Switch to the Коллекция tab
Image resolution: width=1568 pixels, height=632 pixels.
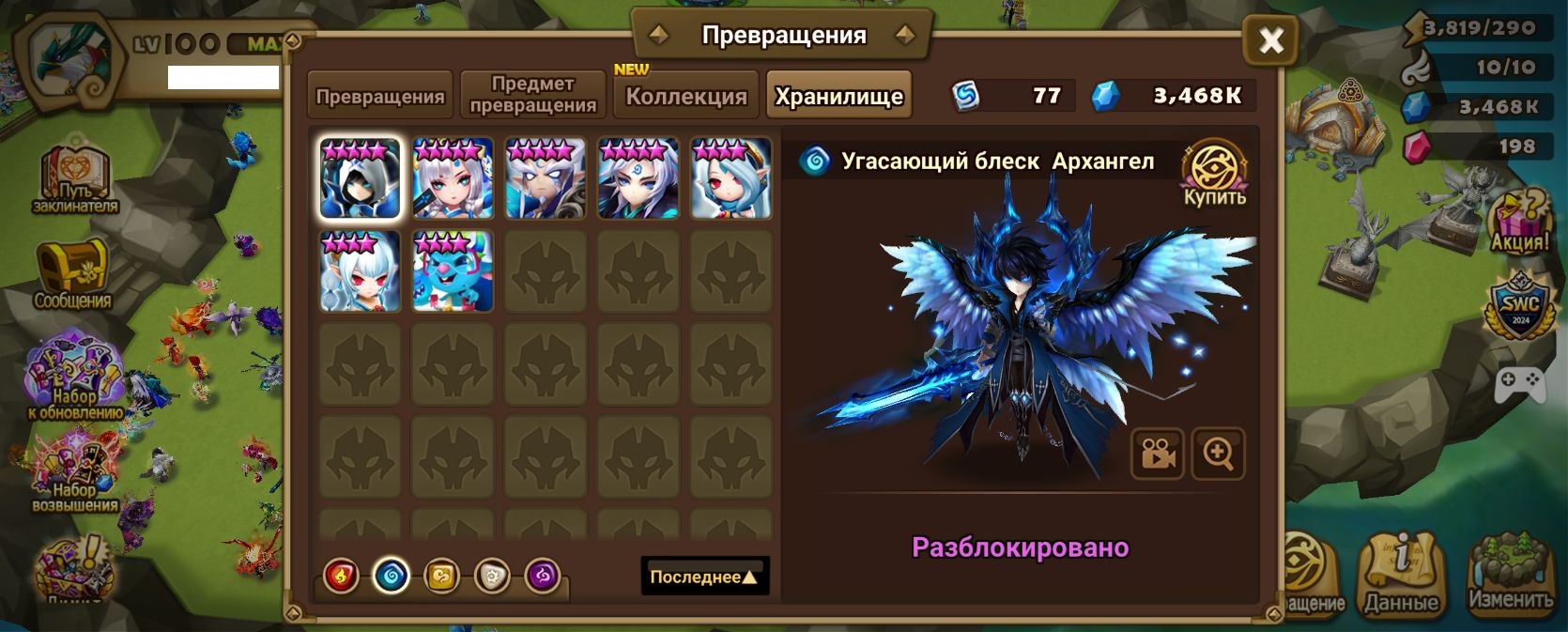pyautogui.click(x=686, y=96)
